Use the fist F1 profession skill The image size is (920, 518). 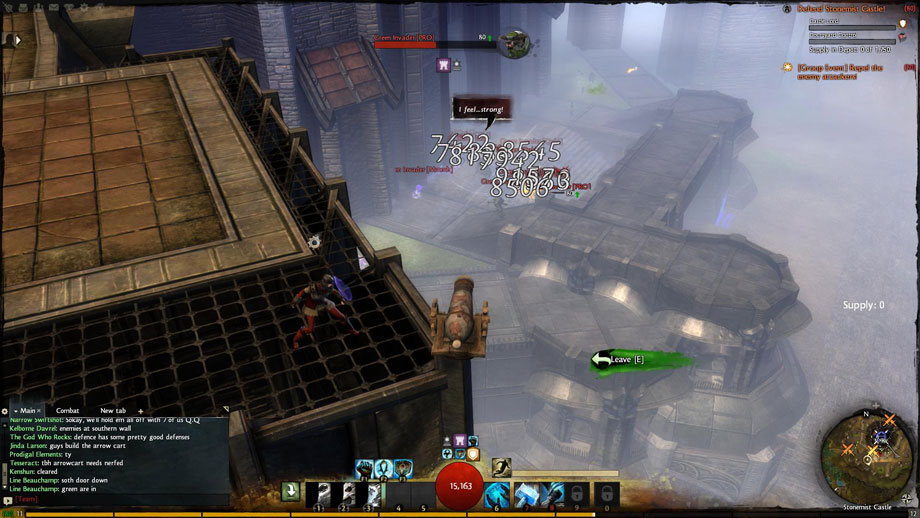click(x=364, y=467)
